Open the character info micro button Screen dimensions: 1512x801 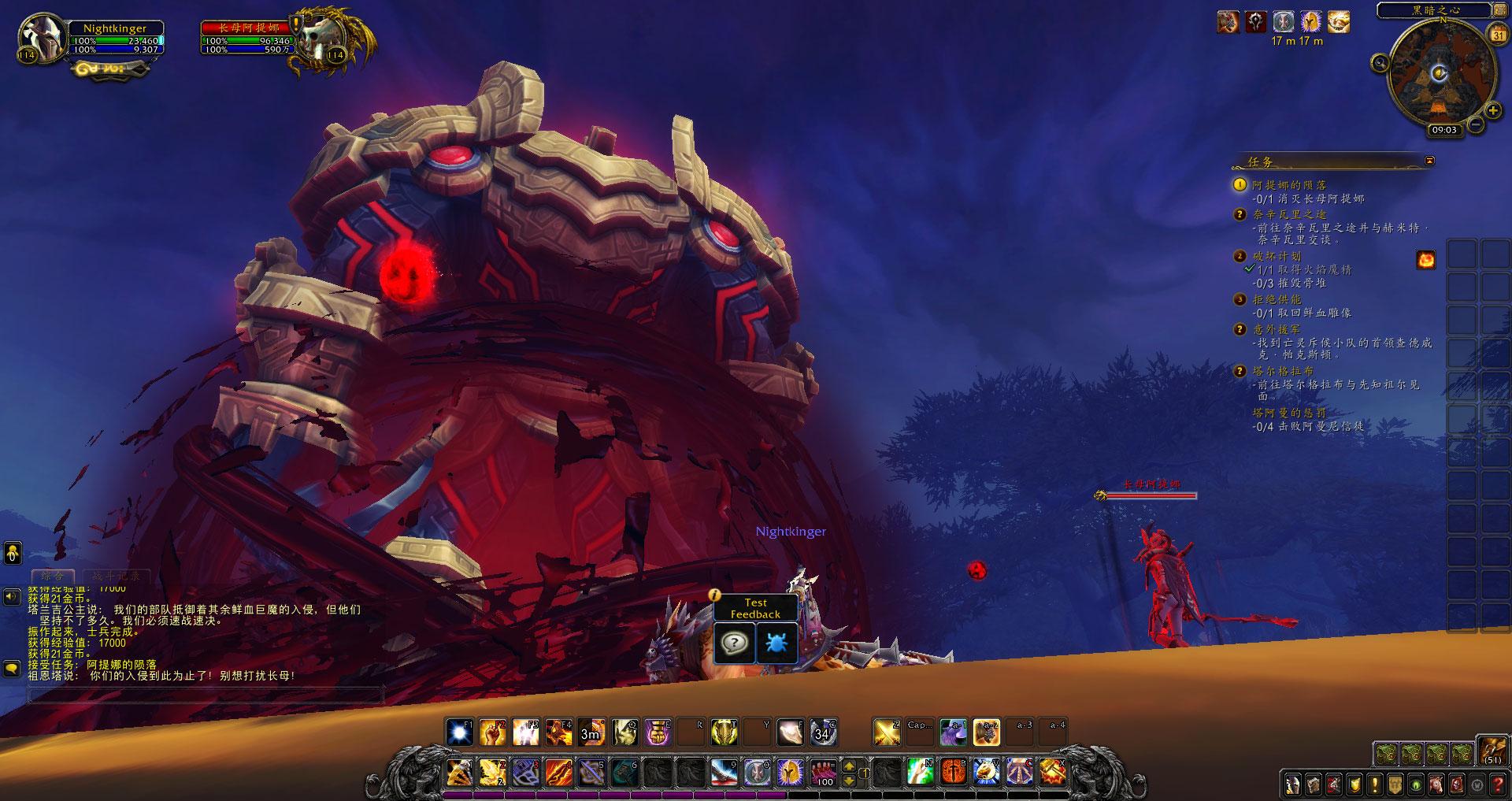coord(1292,784)
